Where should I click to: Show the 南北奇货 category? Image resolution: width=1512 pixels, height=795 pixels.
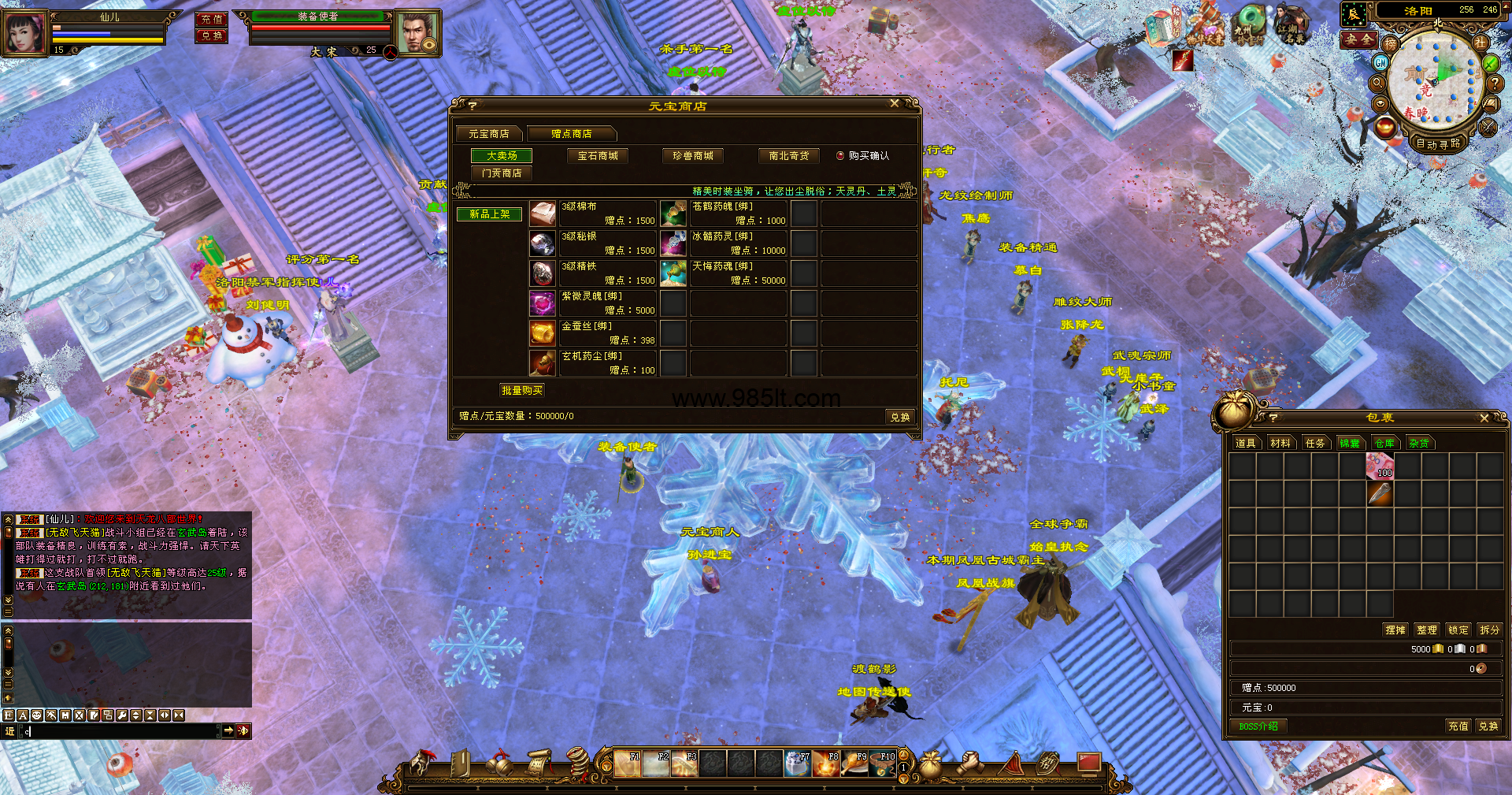[x=789, y=156]
